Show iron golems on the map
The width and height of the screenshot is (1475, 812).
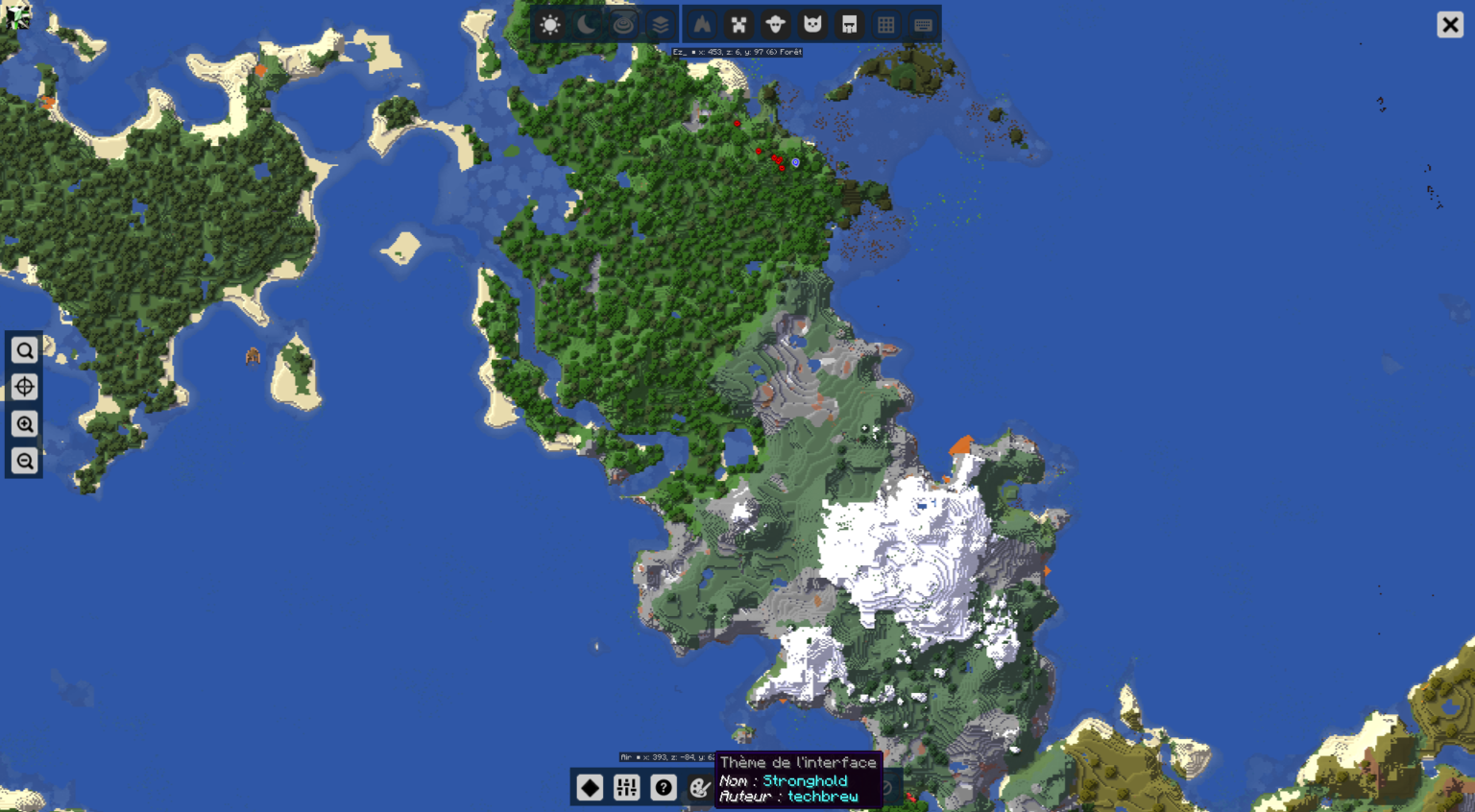click(848, 24)
